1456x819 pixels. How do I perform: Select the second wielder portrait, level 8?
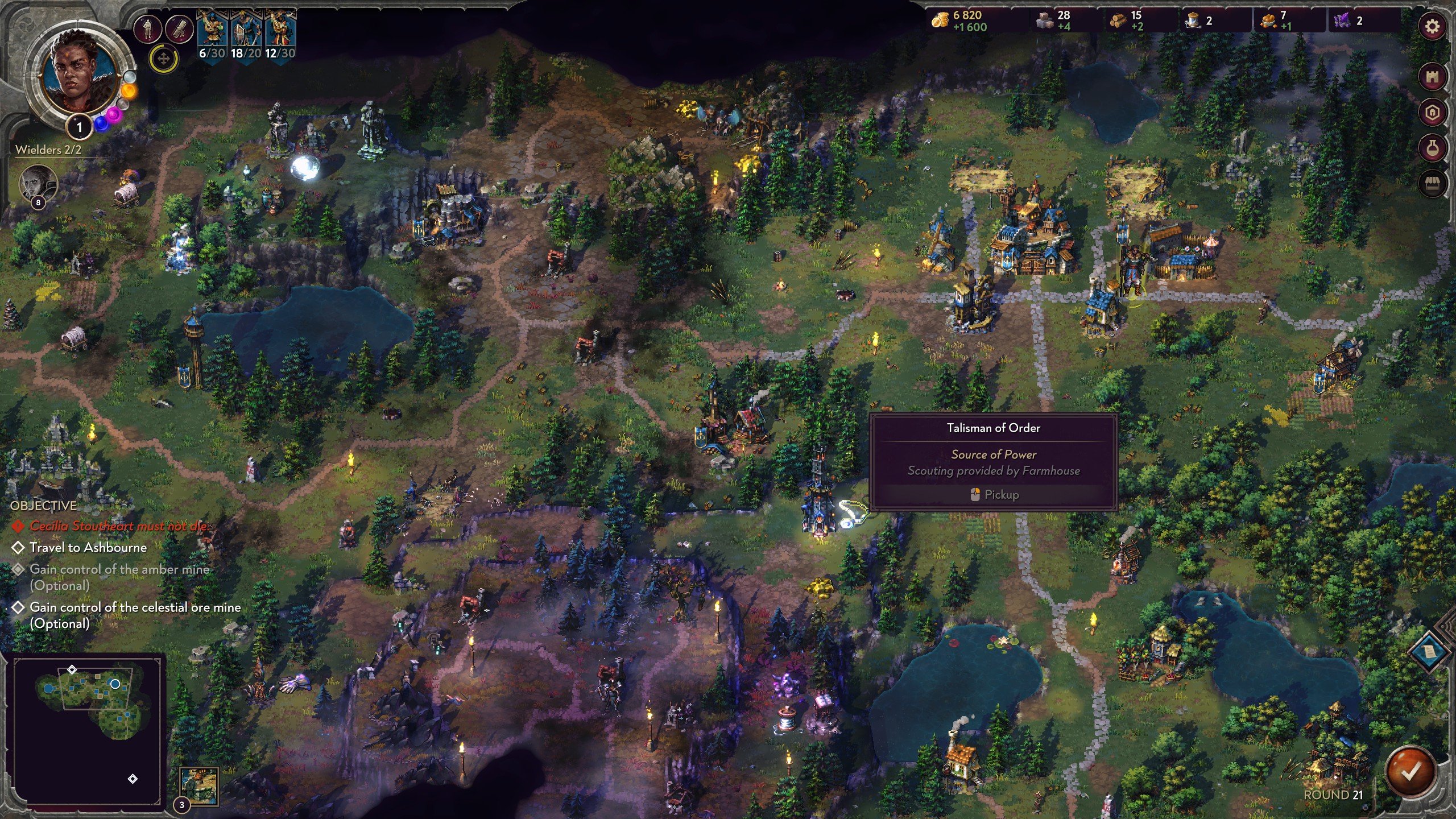pos(38,183)
